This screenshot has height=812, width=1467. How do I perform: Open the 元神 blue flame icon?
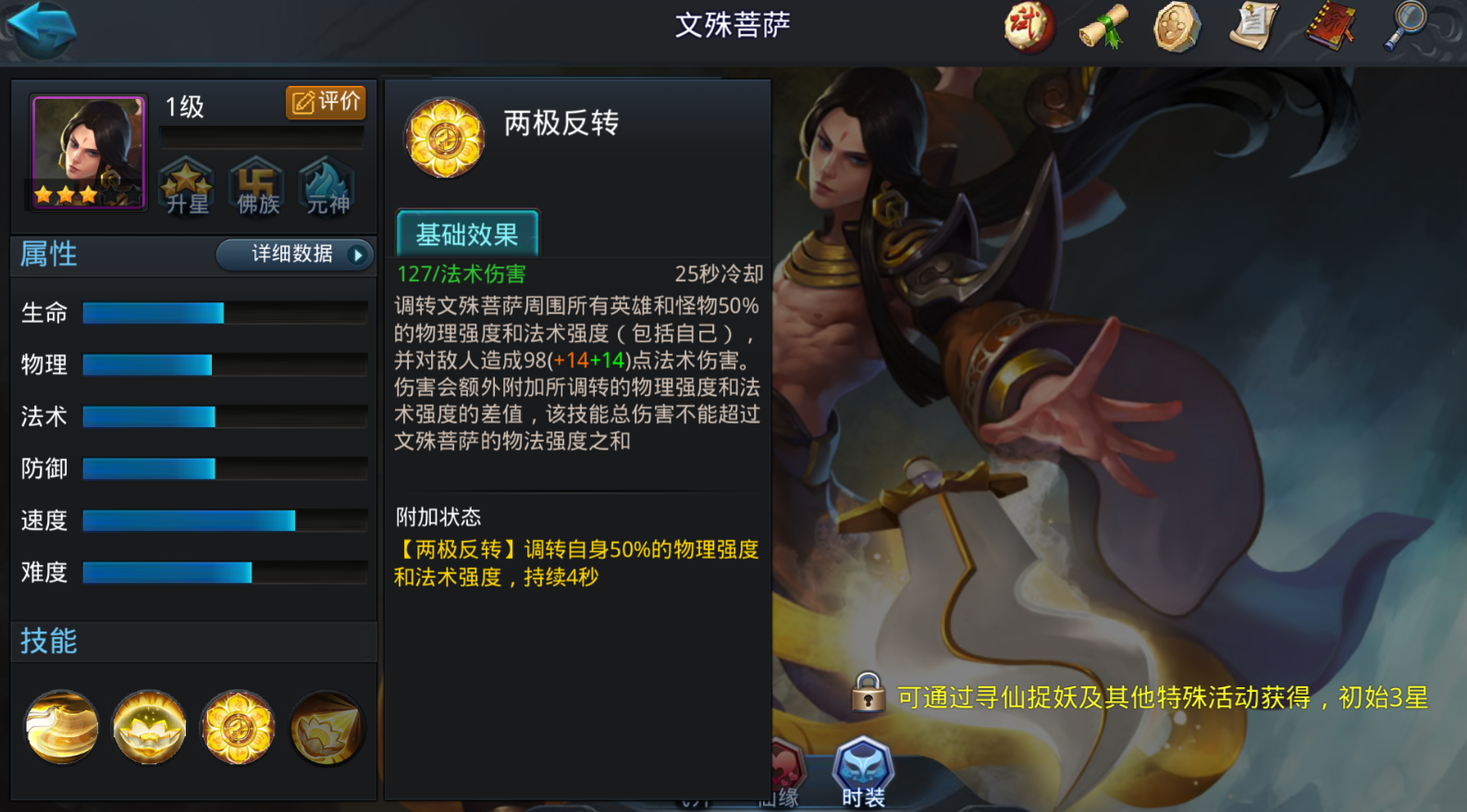tap(326, 187)
